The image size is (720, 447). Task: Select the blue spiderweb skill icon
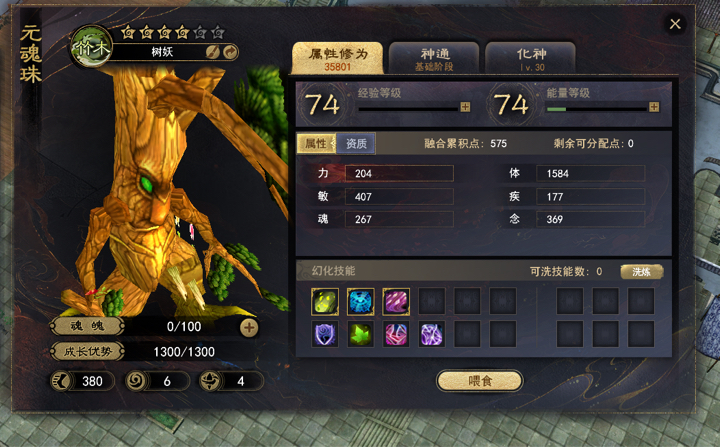tap(360, 301)
